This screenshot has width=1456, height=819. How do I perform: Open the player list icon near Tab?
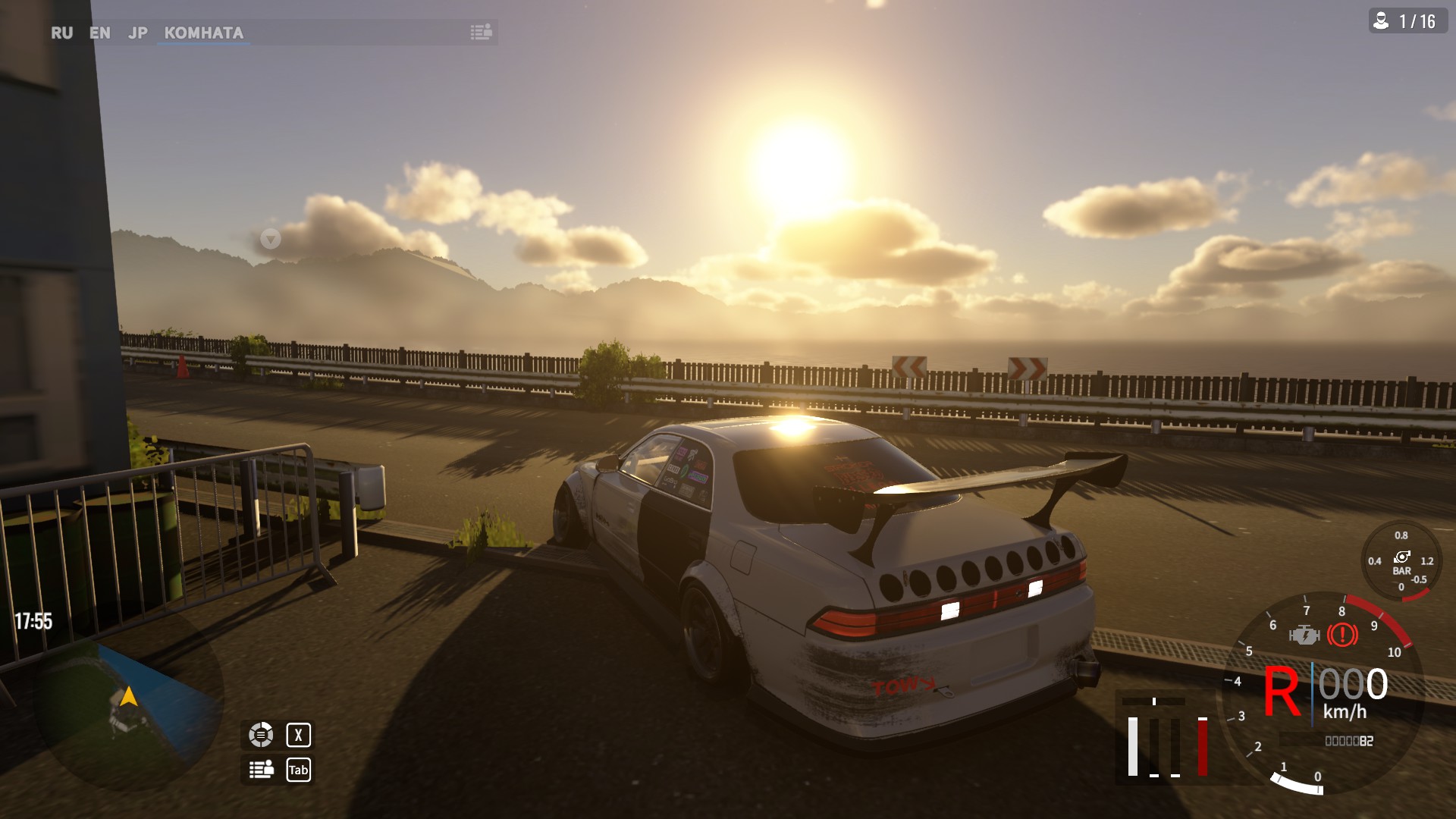coord(261,770)
